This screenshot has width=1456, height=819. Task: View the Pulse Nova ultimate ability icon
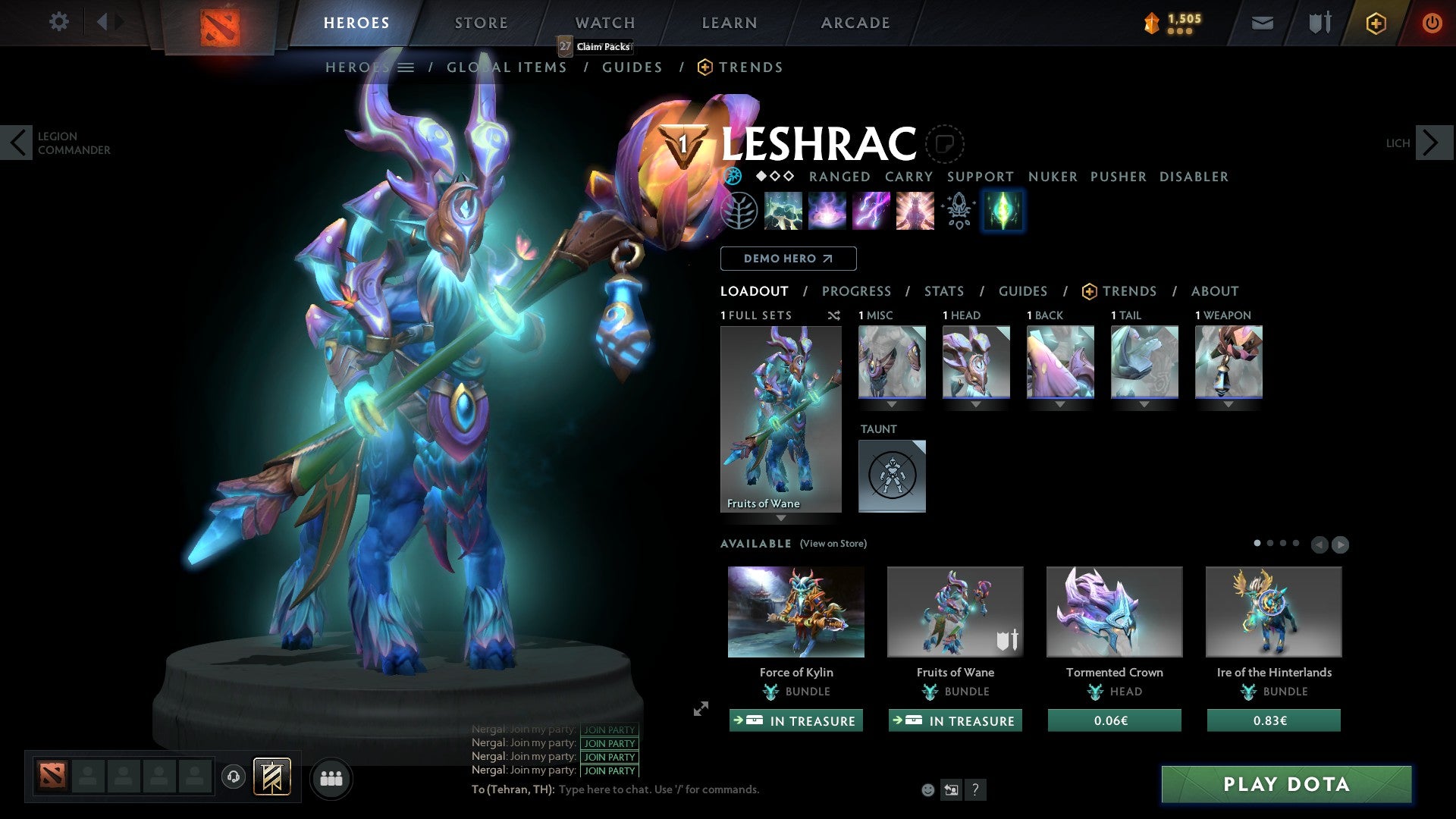click(914, 210)
